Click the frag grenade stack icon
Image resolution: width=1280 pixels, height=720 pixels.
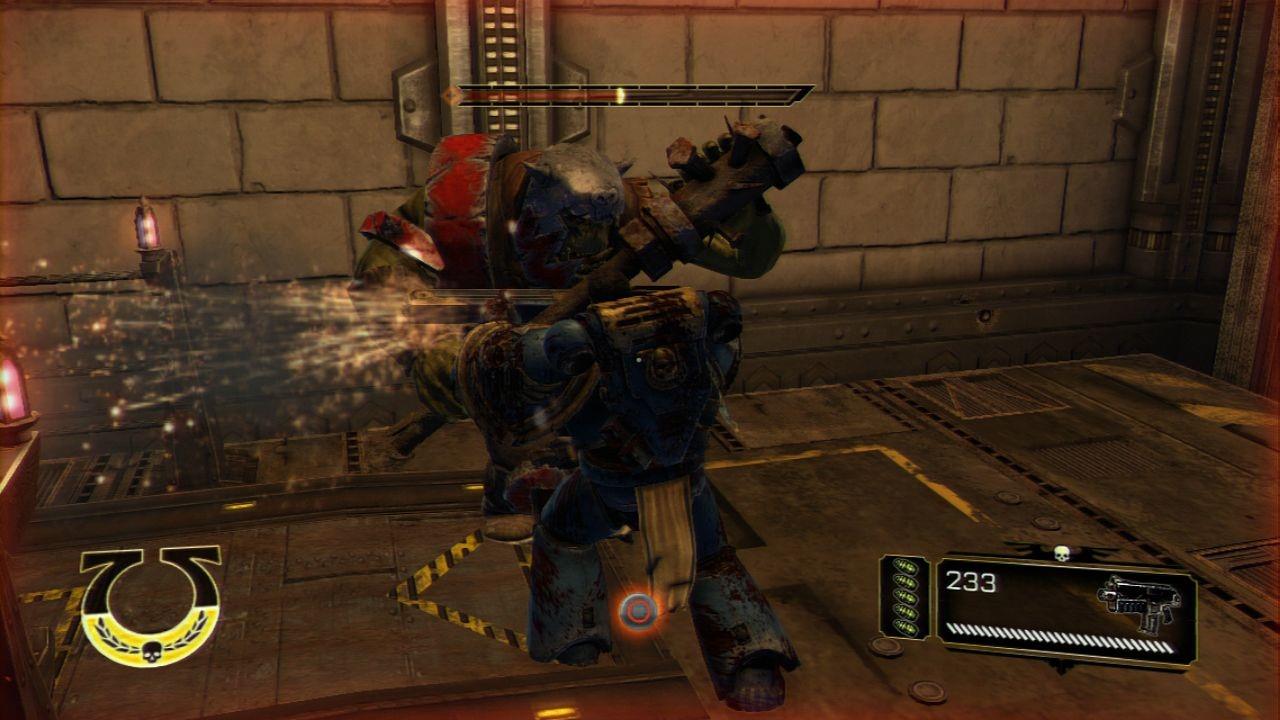click(904, 597)
